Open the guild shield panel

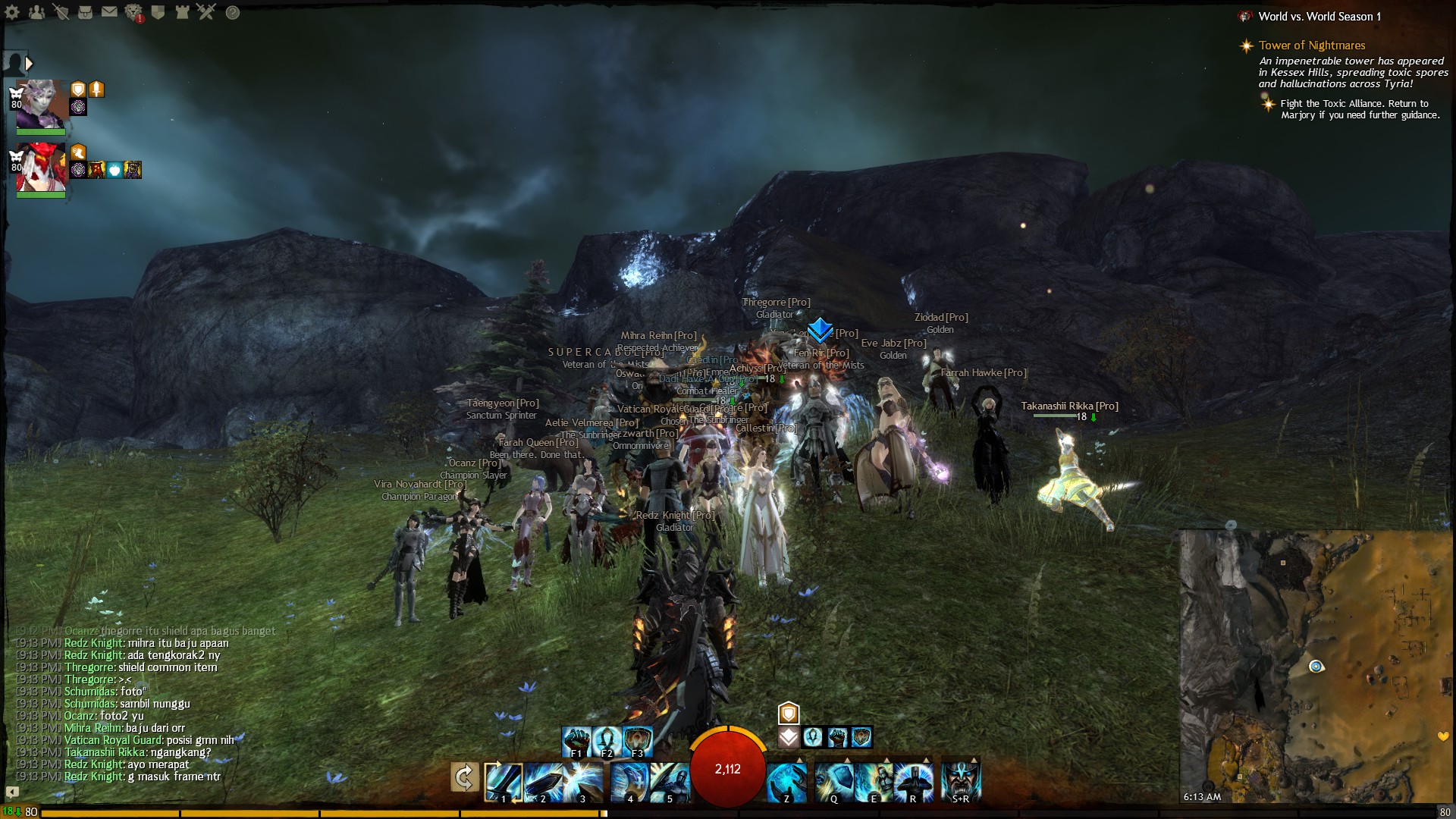pyautogui.click(x=158, y=12)
